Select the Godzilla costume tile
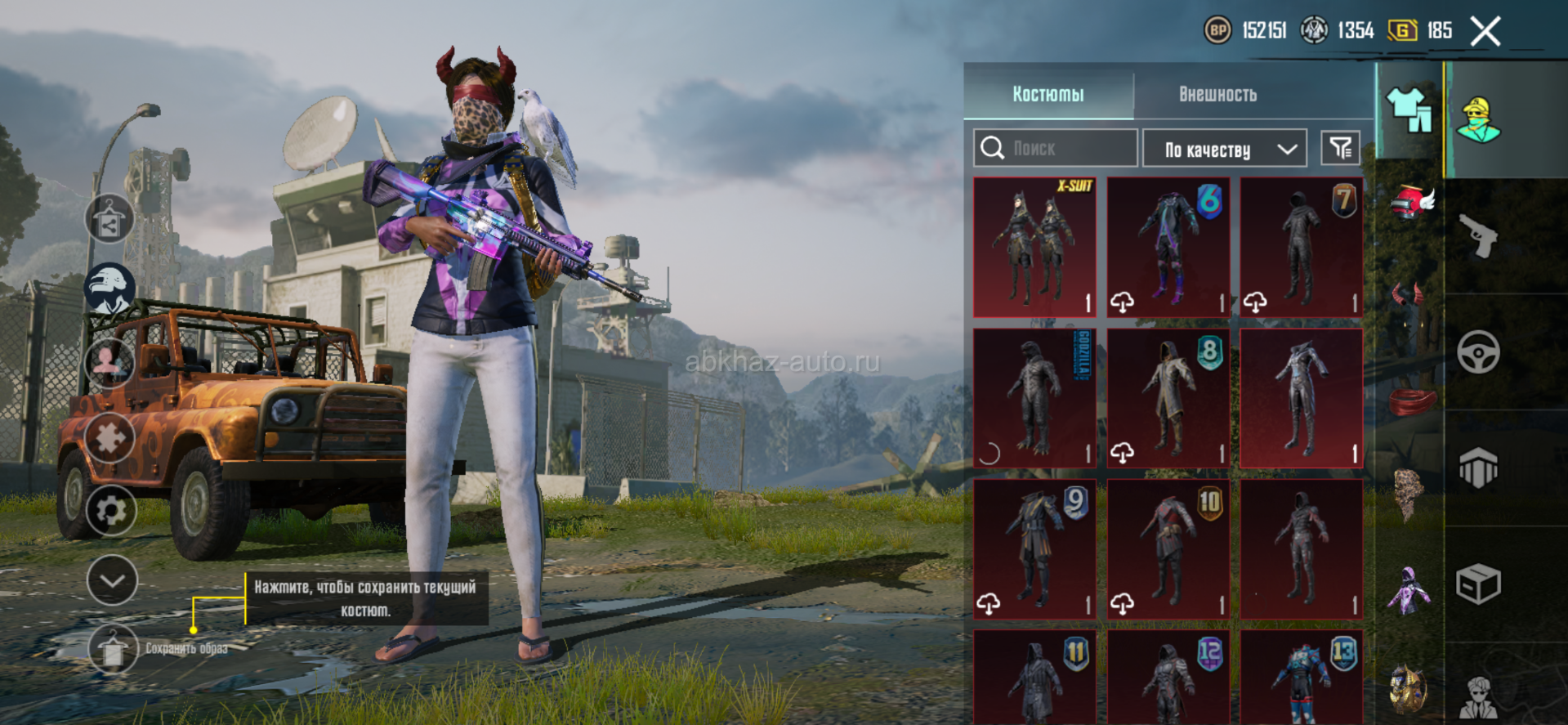Image resolution: width=1568 pixels, height=725 pixels. click(x=1034, y=398)
